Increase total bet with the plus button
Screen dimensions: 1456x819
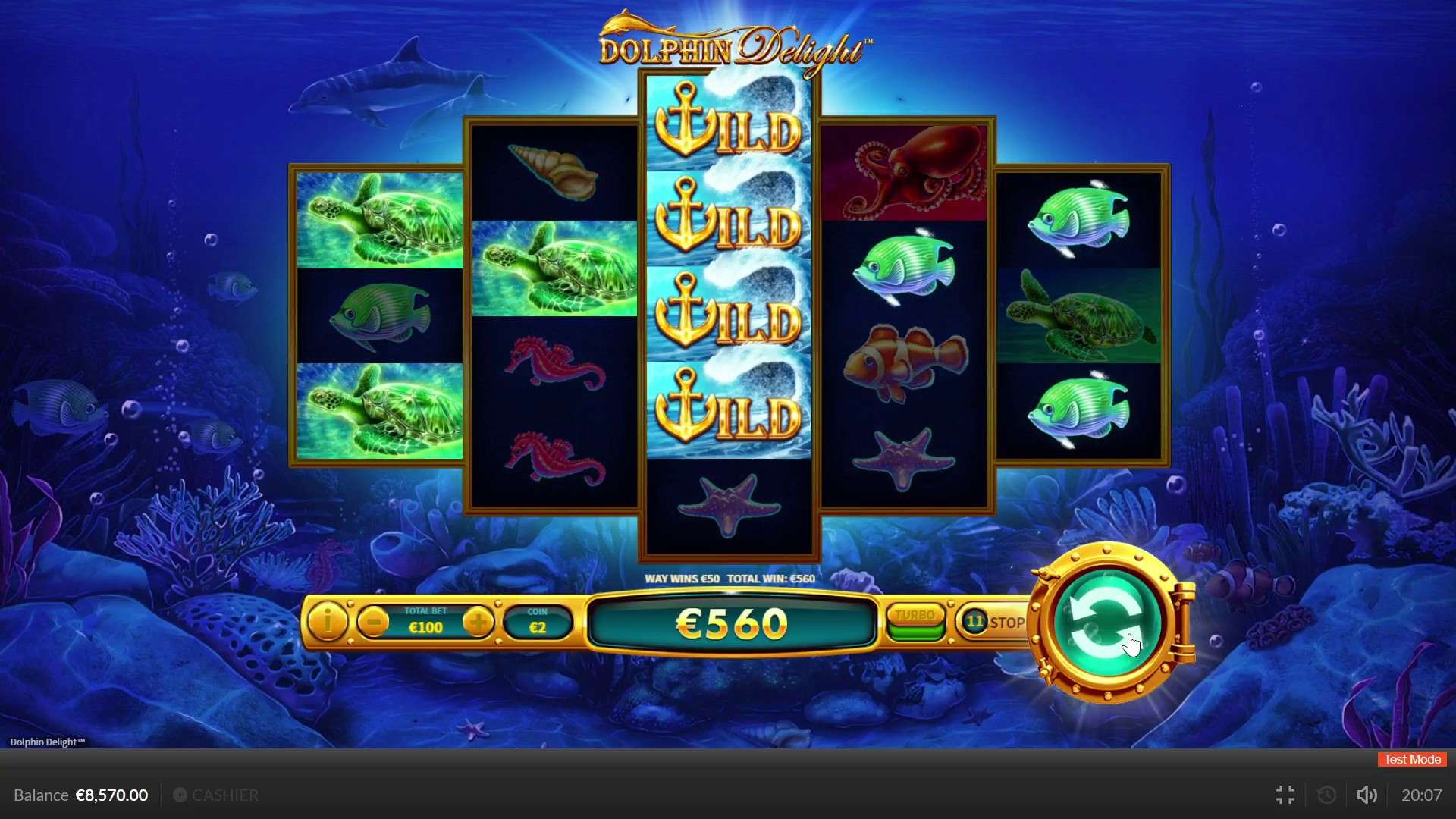click(479, 623)
